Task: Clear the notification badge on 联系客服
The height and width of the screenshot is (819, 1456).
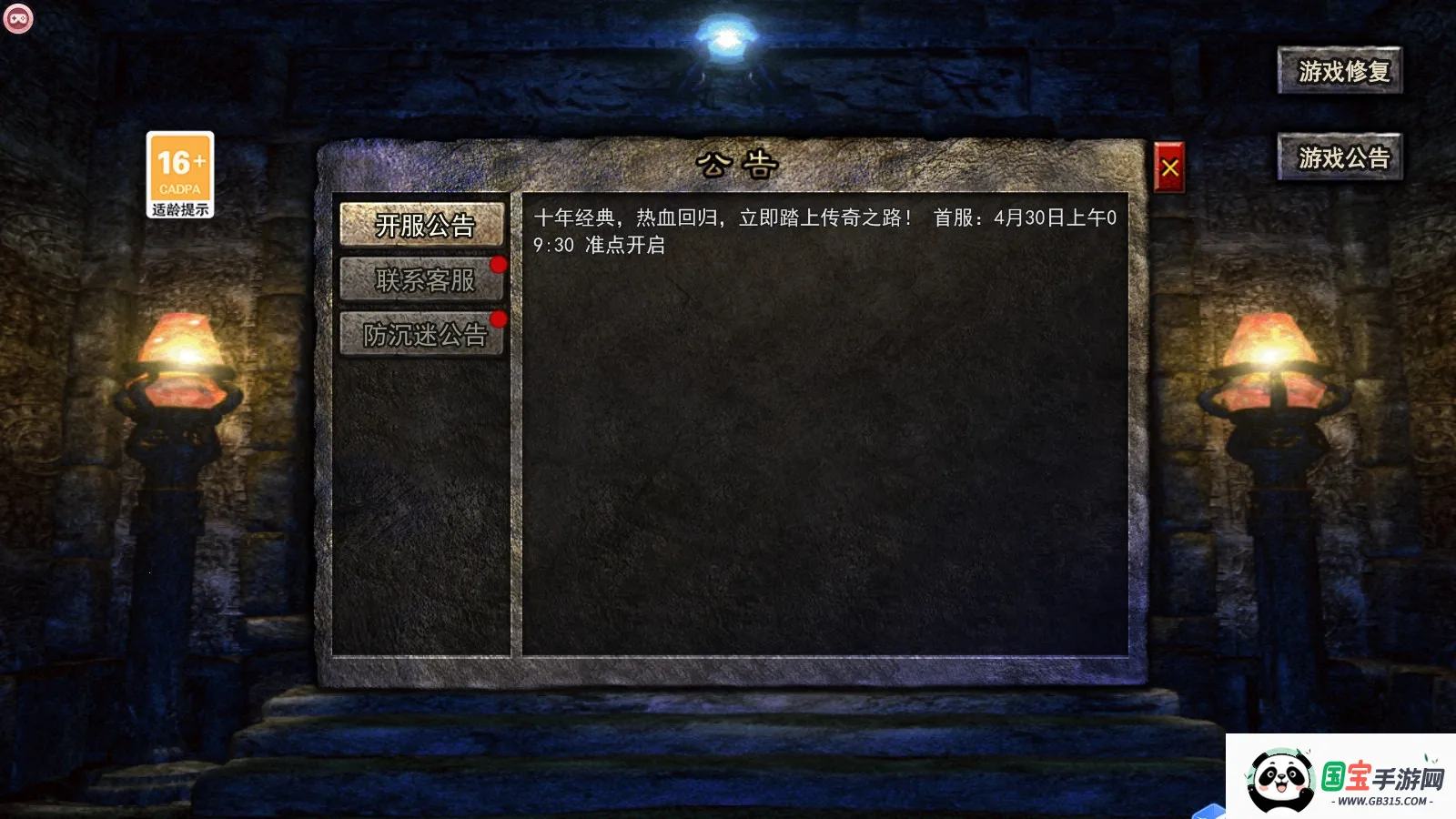Action: pyautogui.click(x=496, y=263)
